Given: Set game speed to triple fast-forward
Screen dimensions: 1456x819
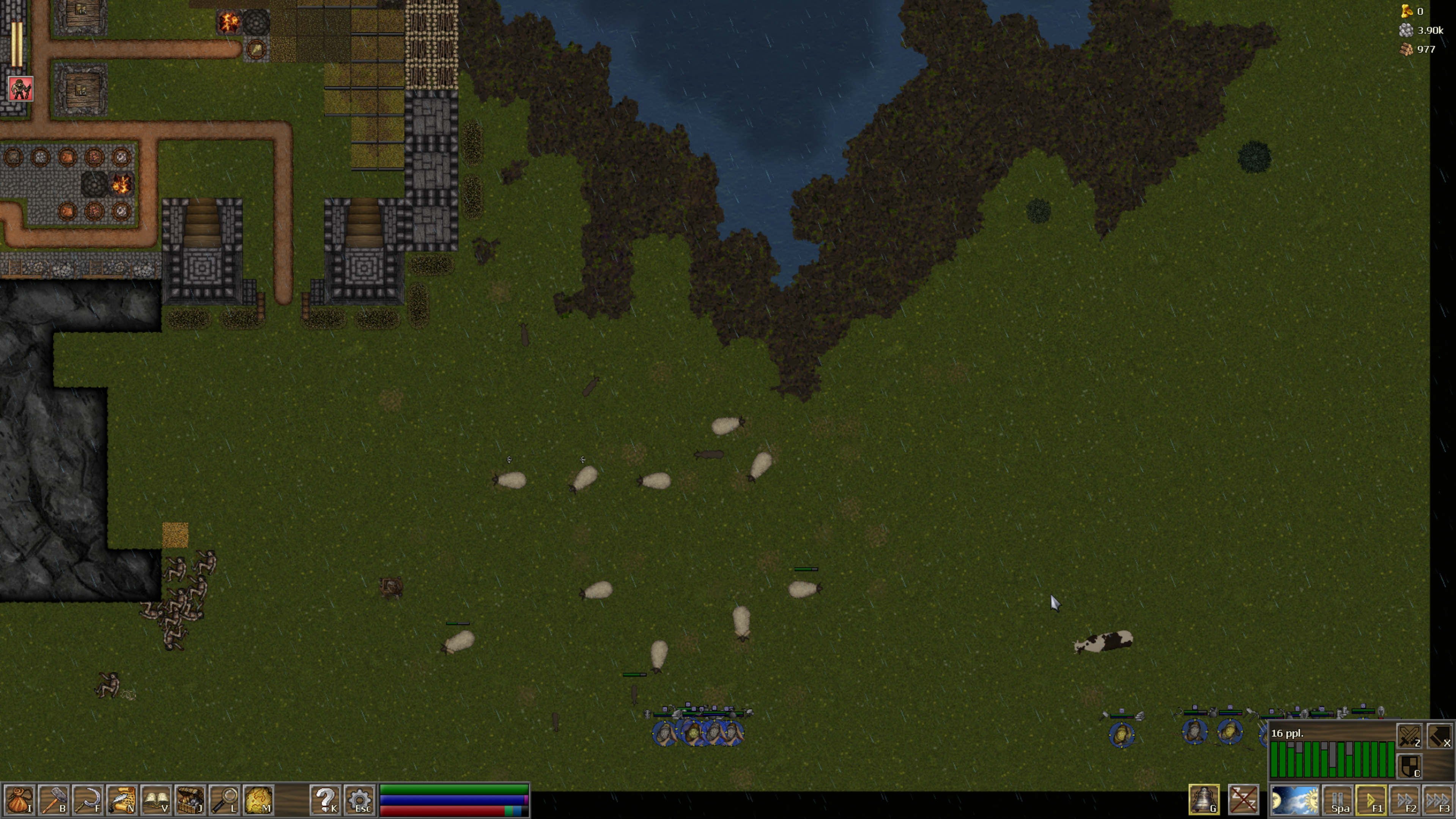Looking at the screenshot, I should coord(1439,800).
